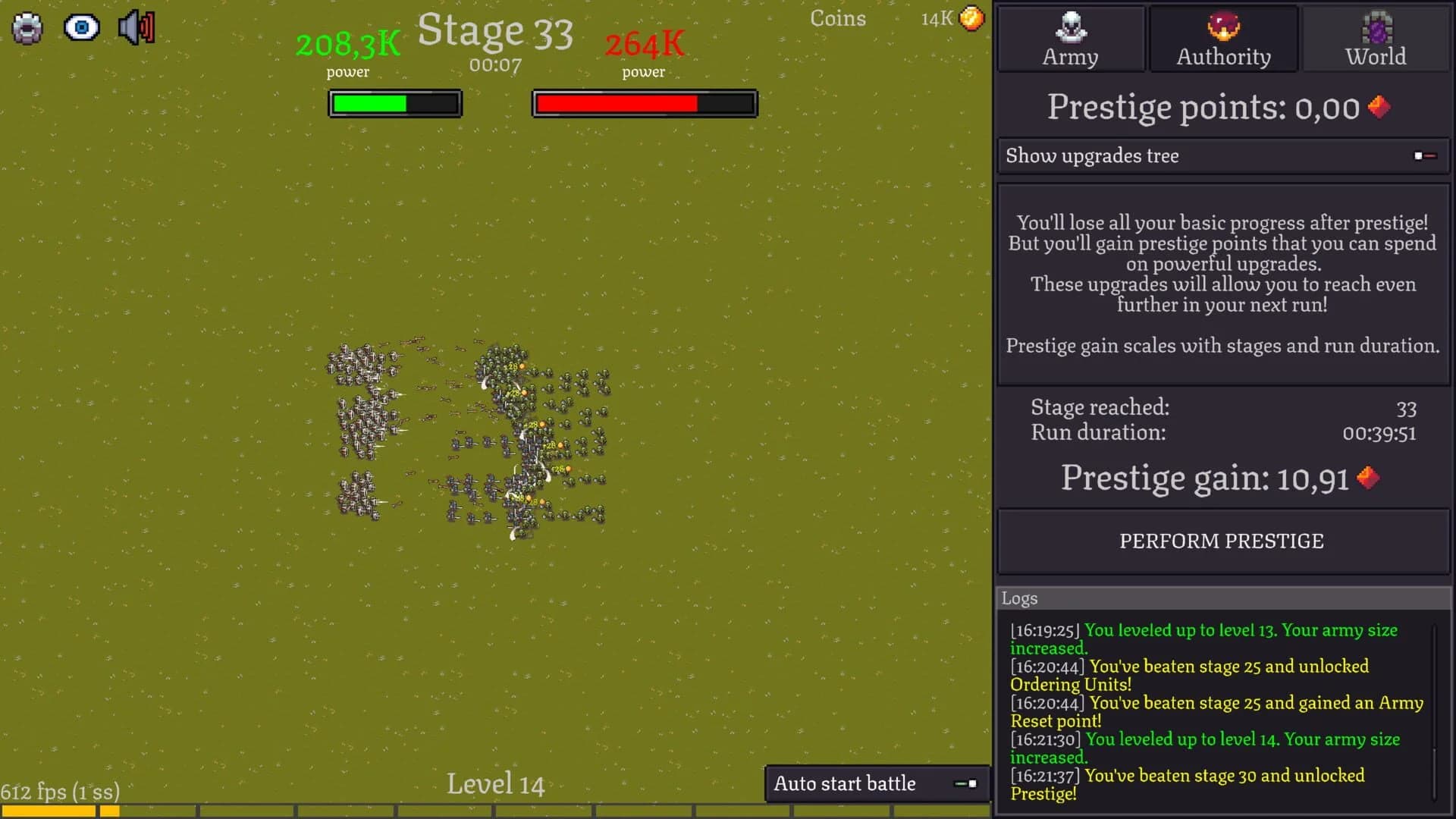This screenshot has width=1456, height=819.
Task: Click the green power progress bar
Action: click(x=394, y=103)
